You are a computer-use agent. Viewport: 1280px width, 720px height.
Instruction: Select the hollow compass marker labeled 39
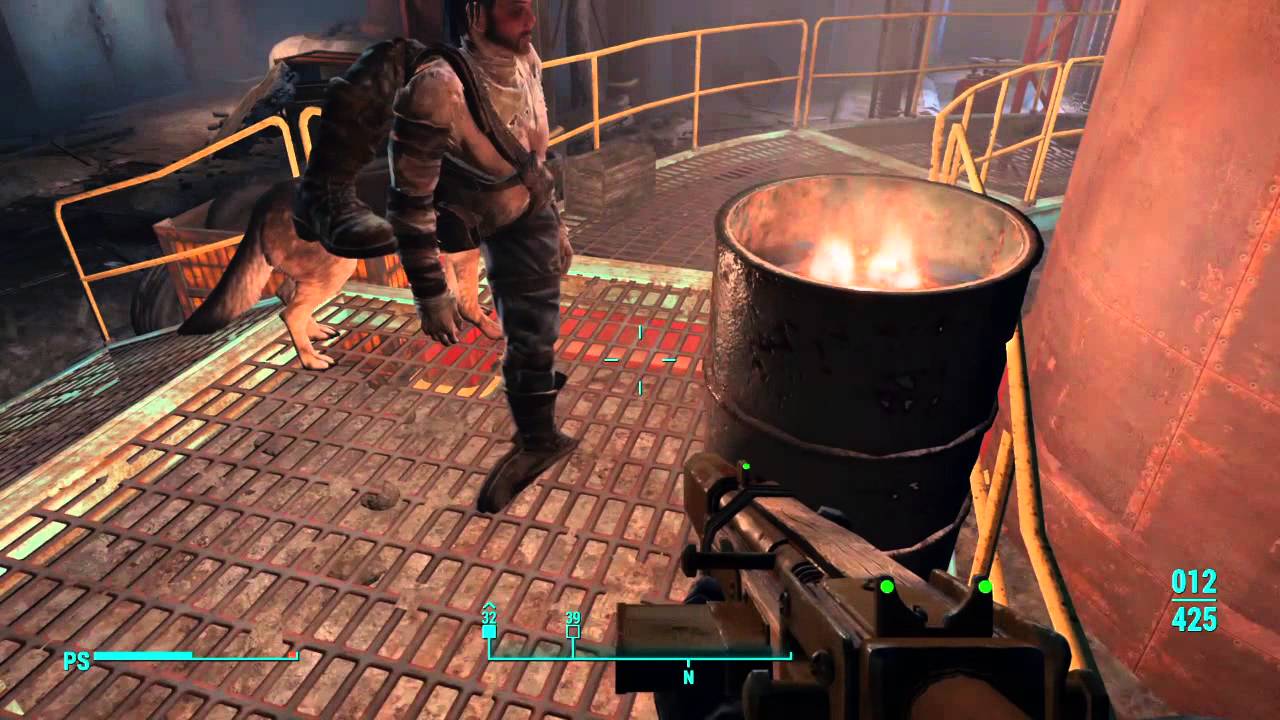pyautogui.click(x=573, y=631)
